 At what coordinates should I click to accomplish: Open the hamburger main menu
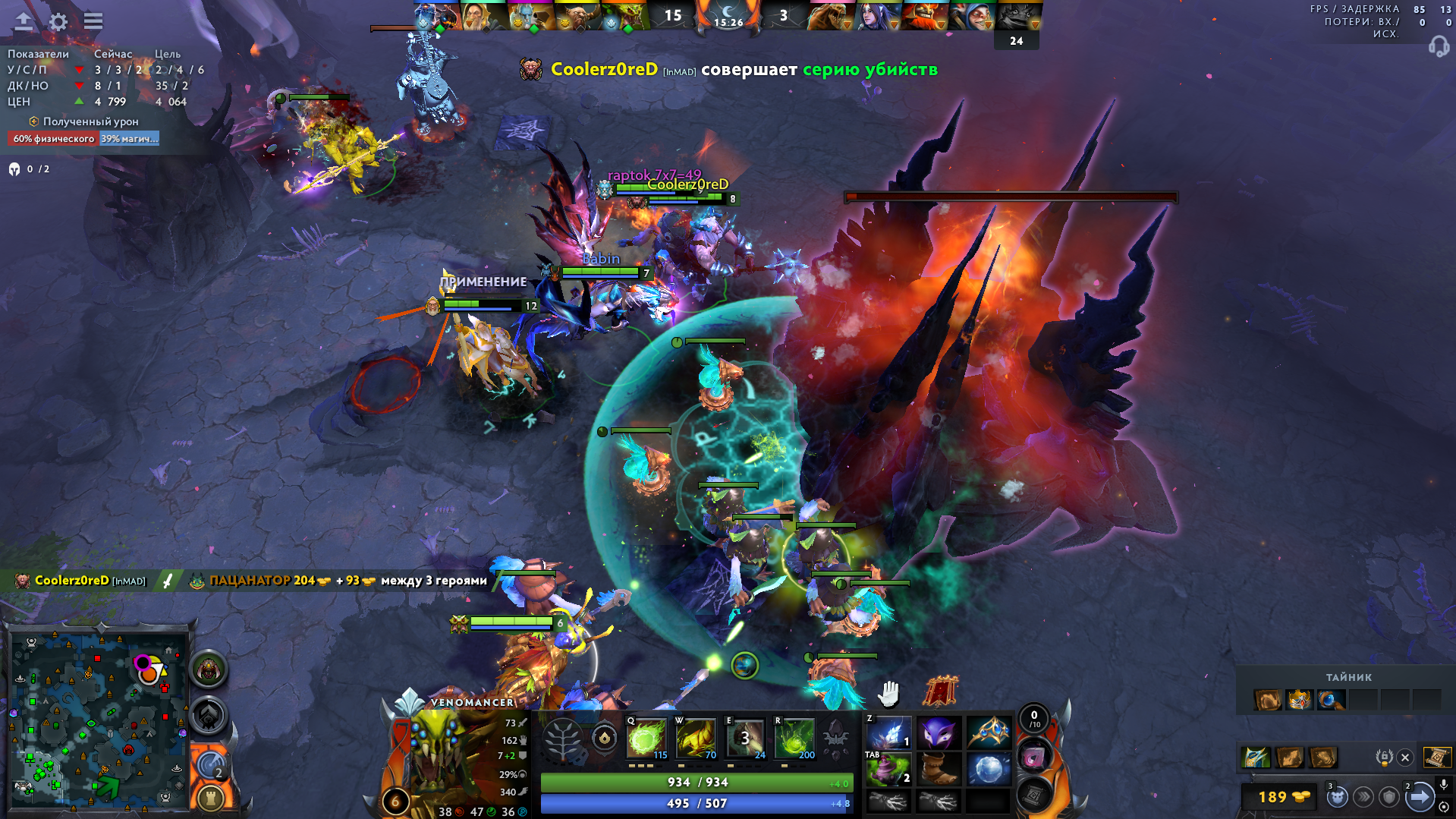coord(93,21)
